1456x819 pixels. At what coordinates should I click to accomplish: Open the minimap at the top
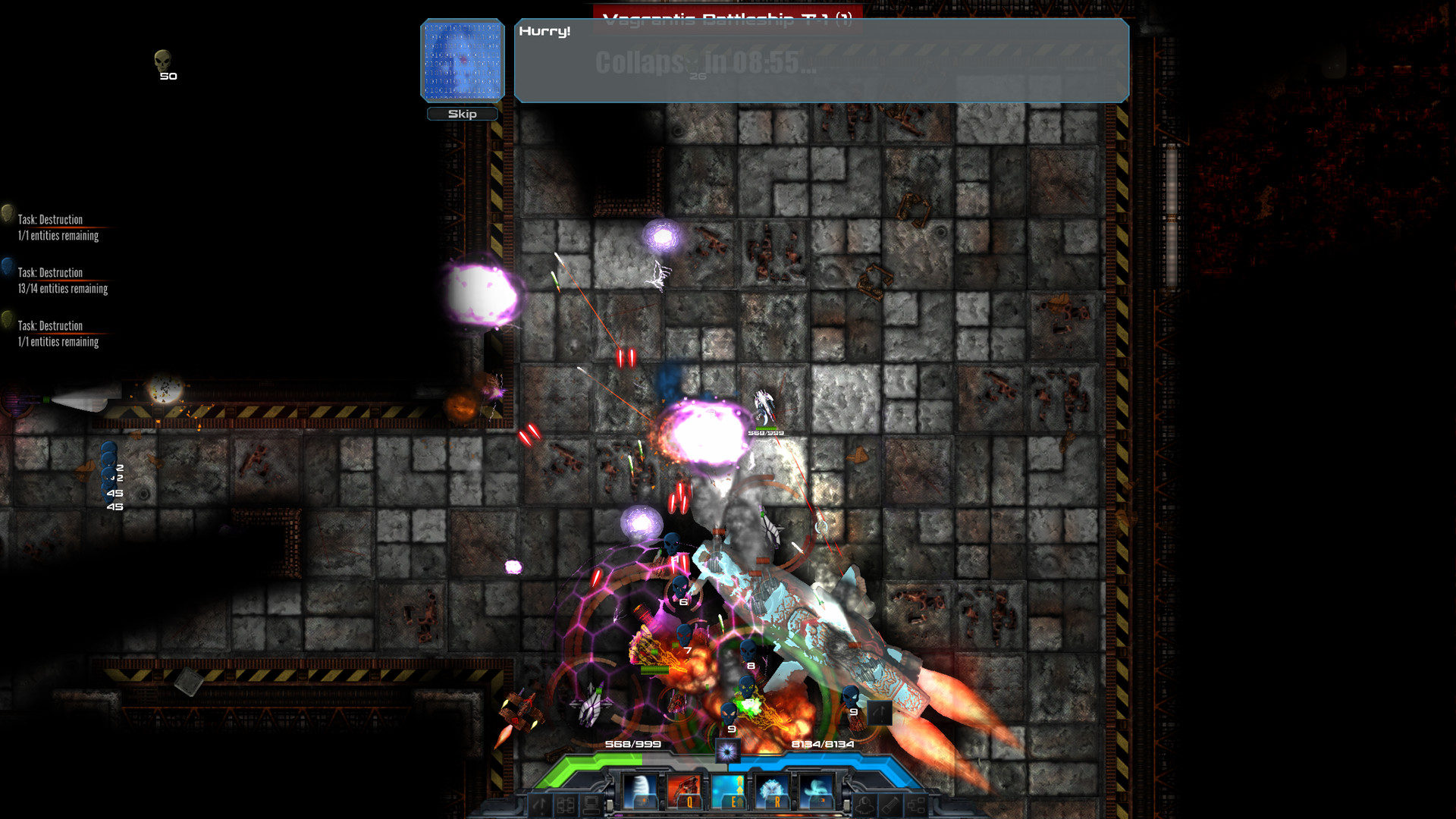click(x=462, y=61)
